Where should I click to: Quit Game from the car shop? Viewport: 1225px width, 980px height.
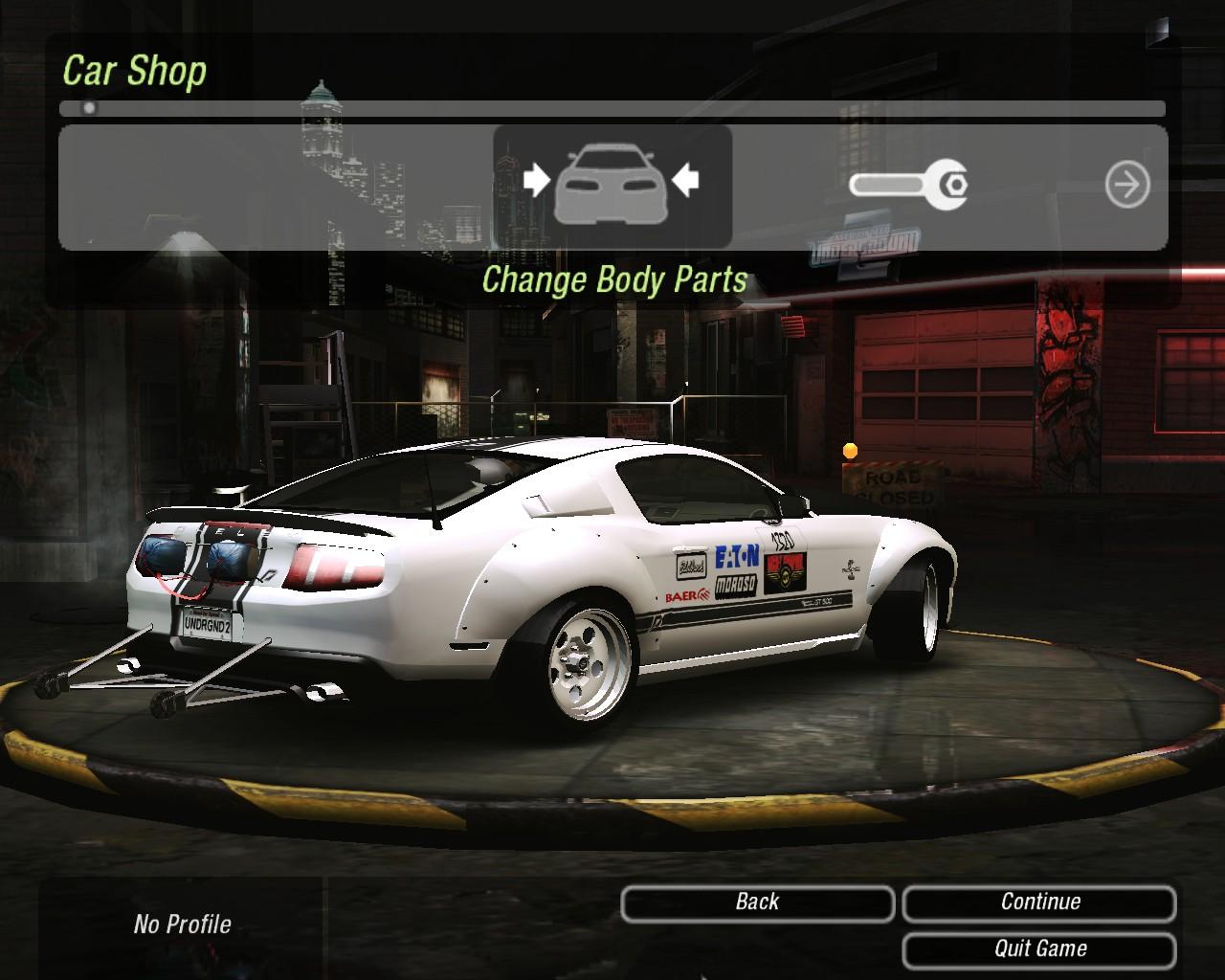(x=1039, y=949)
